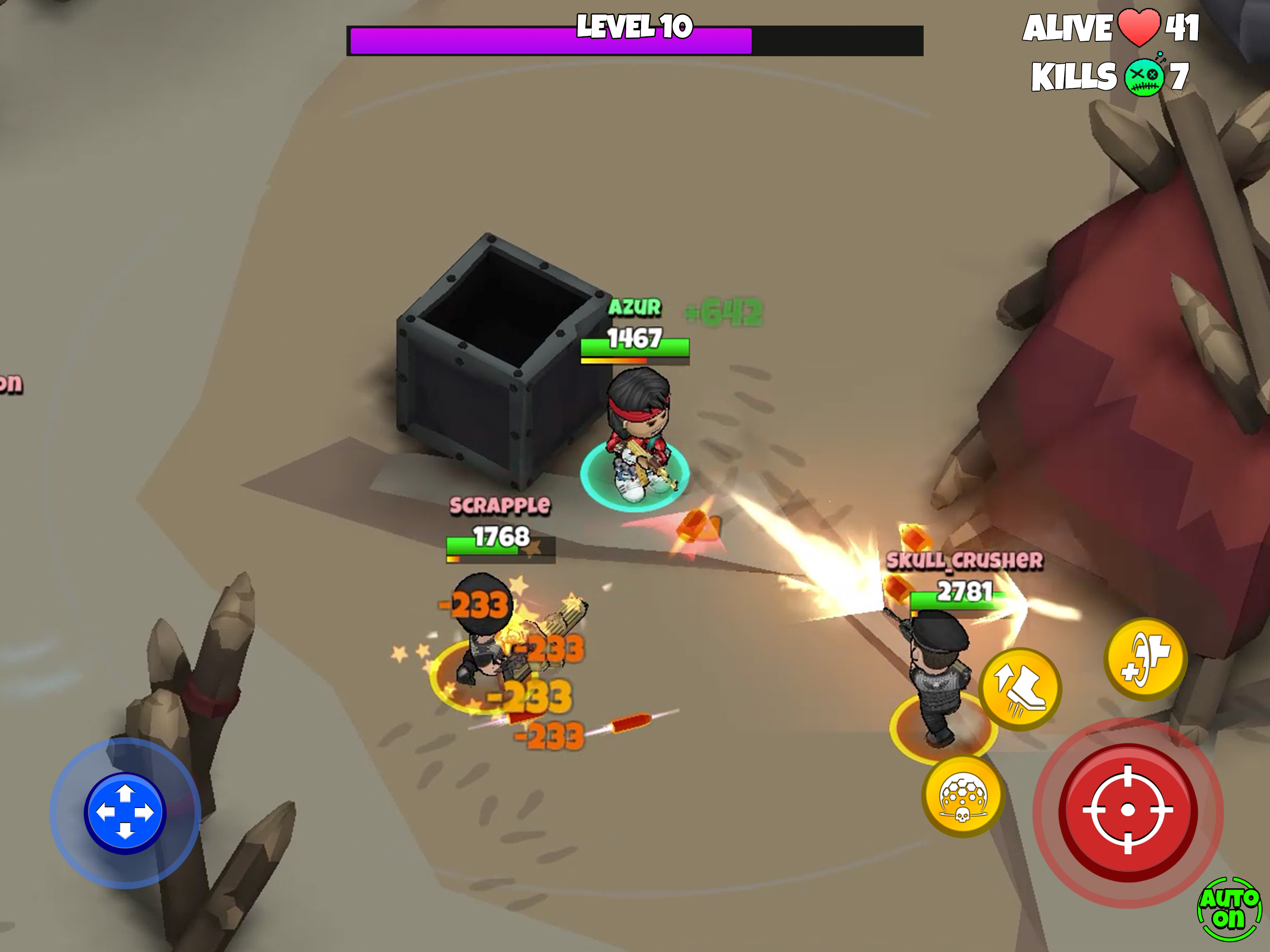Toggle the green Auto On button
The width and height of the screenshot is (1270, 952).
coord(1229,910)
